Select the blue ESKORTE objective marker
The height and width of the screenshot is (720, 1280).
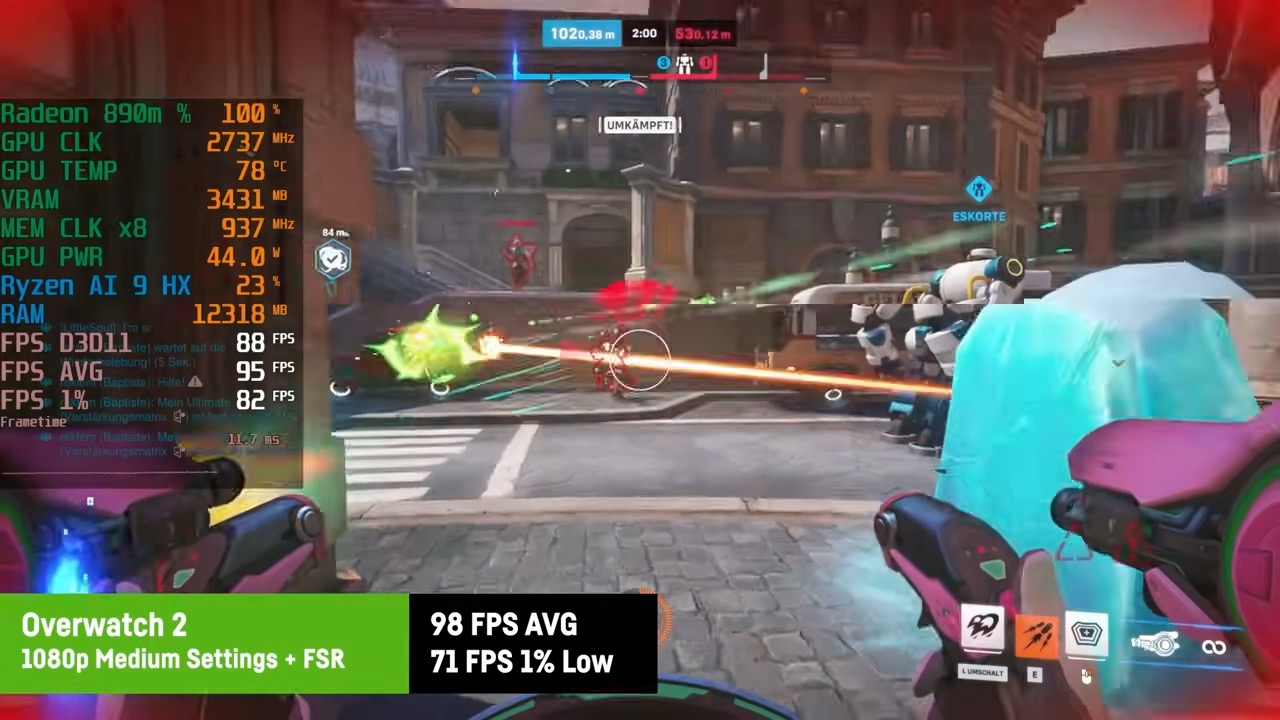point(978,188)
